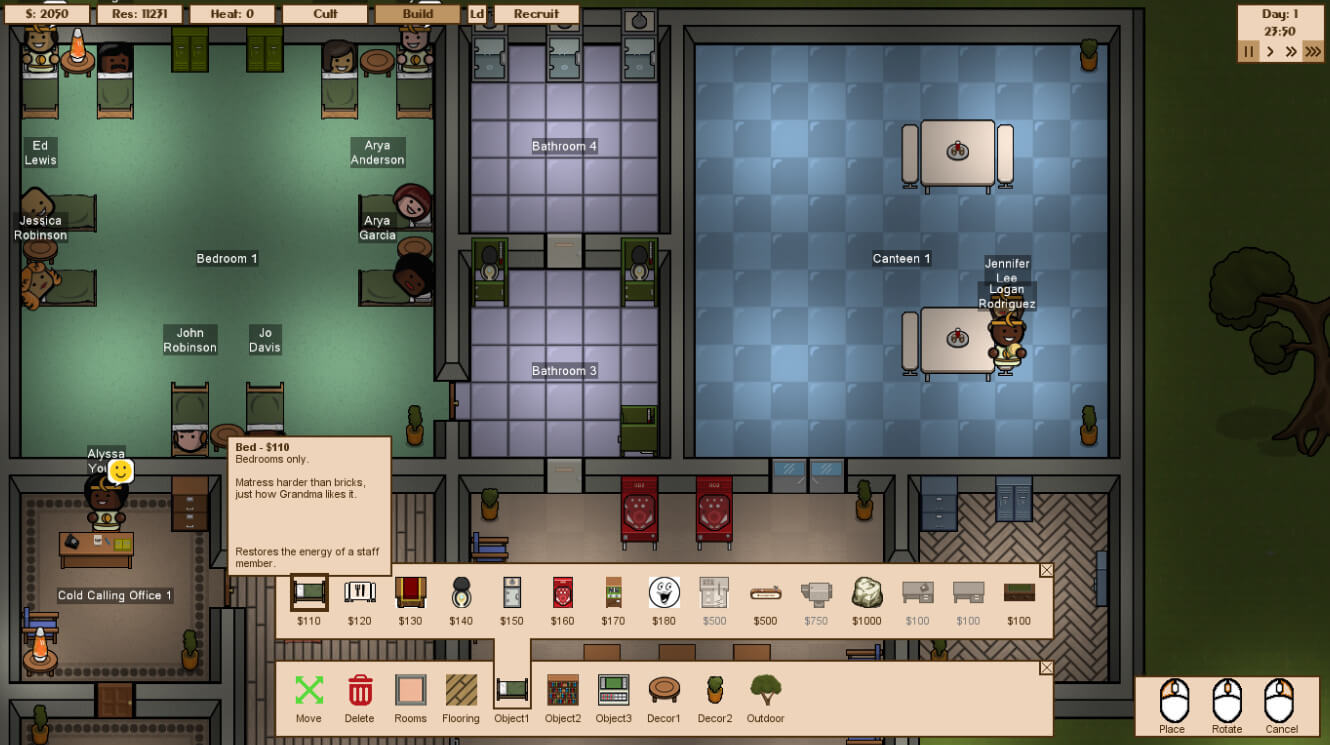1330x745 pixels.
Task: Set time to double-arrow fast speed
Action: click(x=1291, y=51)
